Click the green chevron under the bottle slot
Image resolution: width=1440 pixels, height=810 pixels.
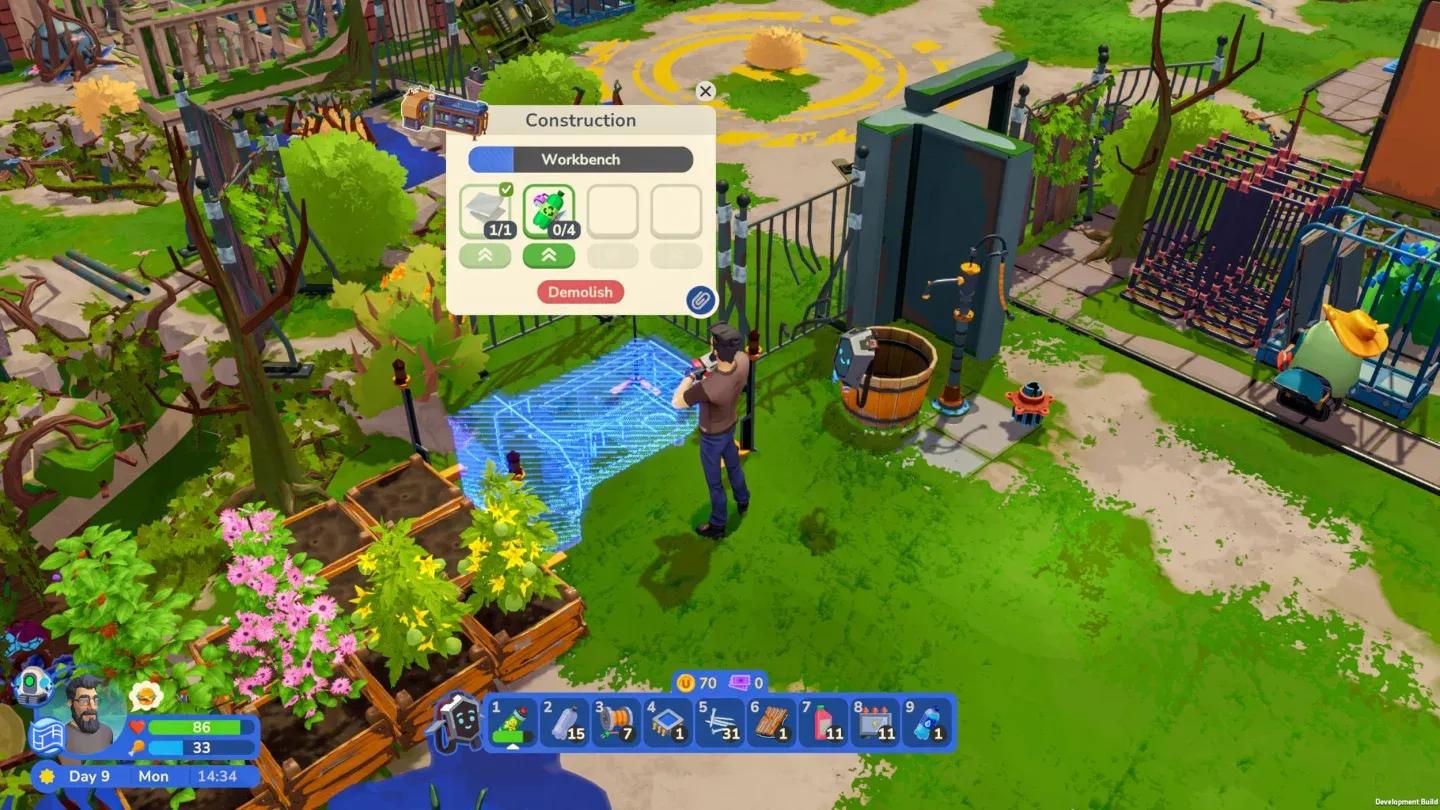click(549, 255)
